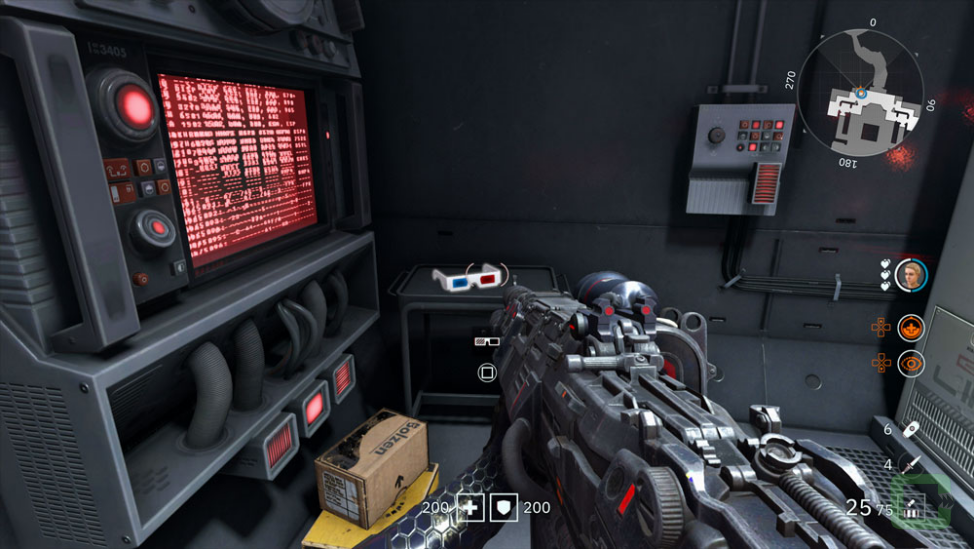This screenshot has height=549, width=974.
Task: Select the sister character portrait
Action: click(910, 275)
